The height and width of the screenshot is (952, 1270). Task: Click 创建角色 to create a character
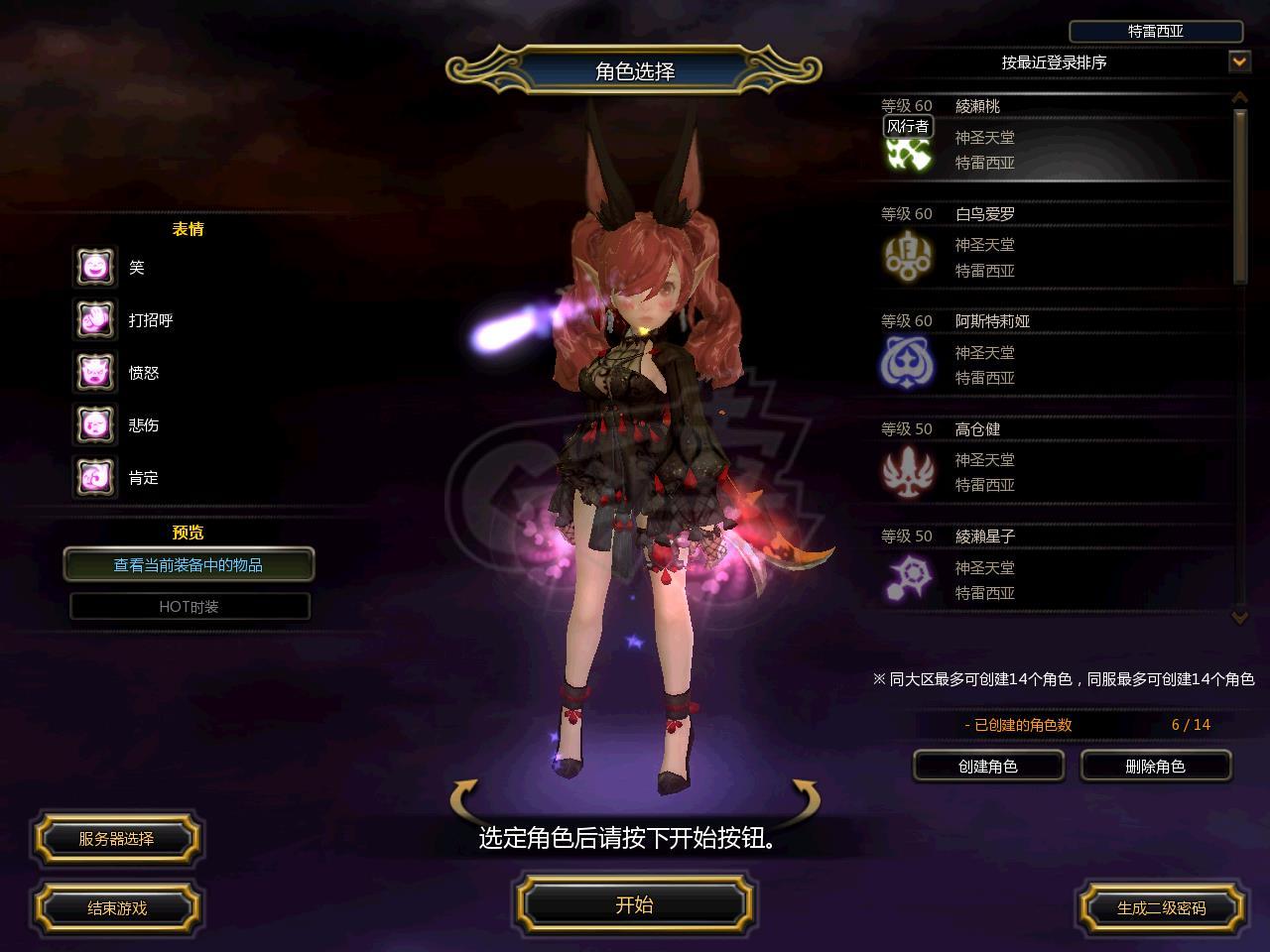[x=988, y=766]
